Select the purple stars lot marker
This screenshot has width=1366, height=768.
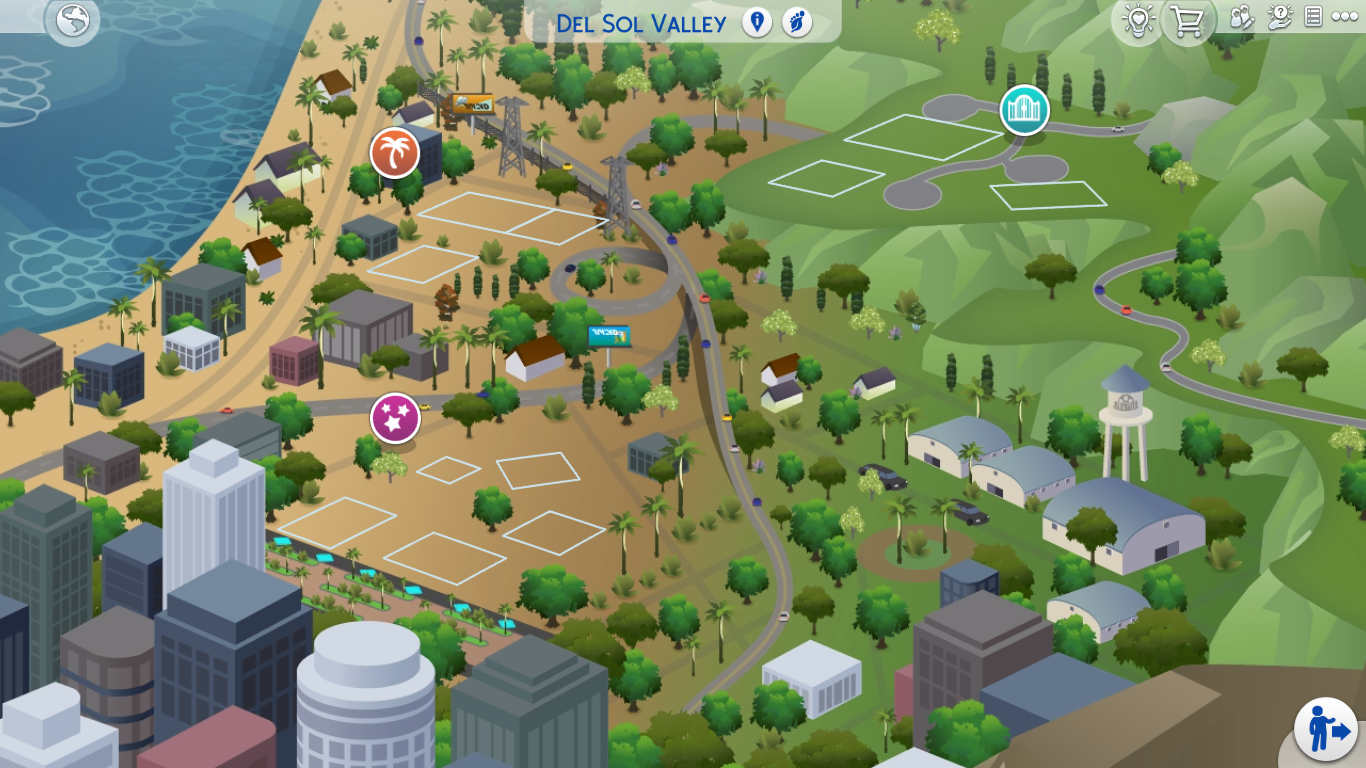tap(395, 418)
